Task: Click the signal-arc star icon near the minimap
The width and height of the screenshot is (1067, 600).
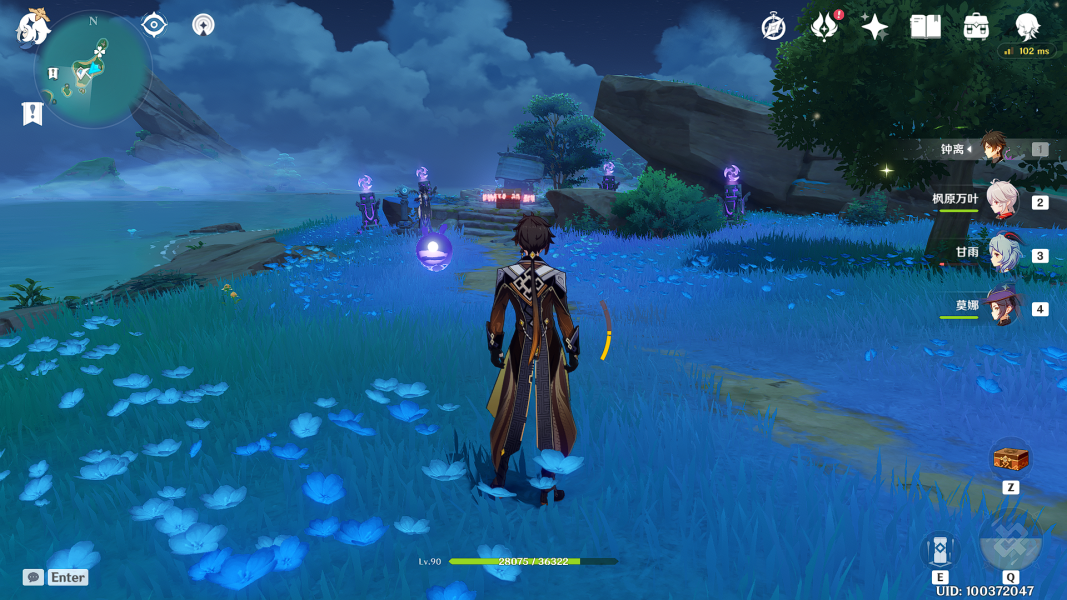Action: tap(203, 25)
